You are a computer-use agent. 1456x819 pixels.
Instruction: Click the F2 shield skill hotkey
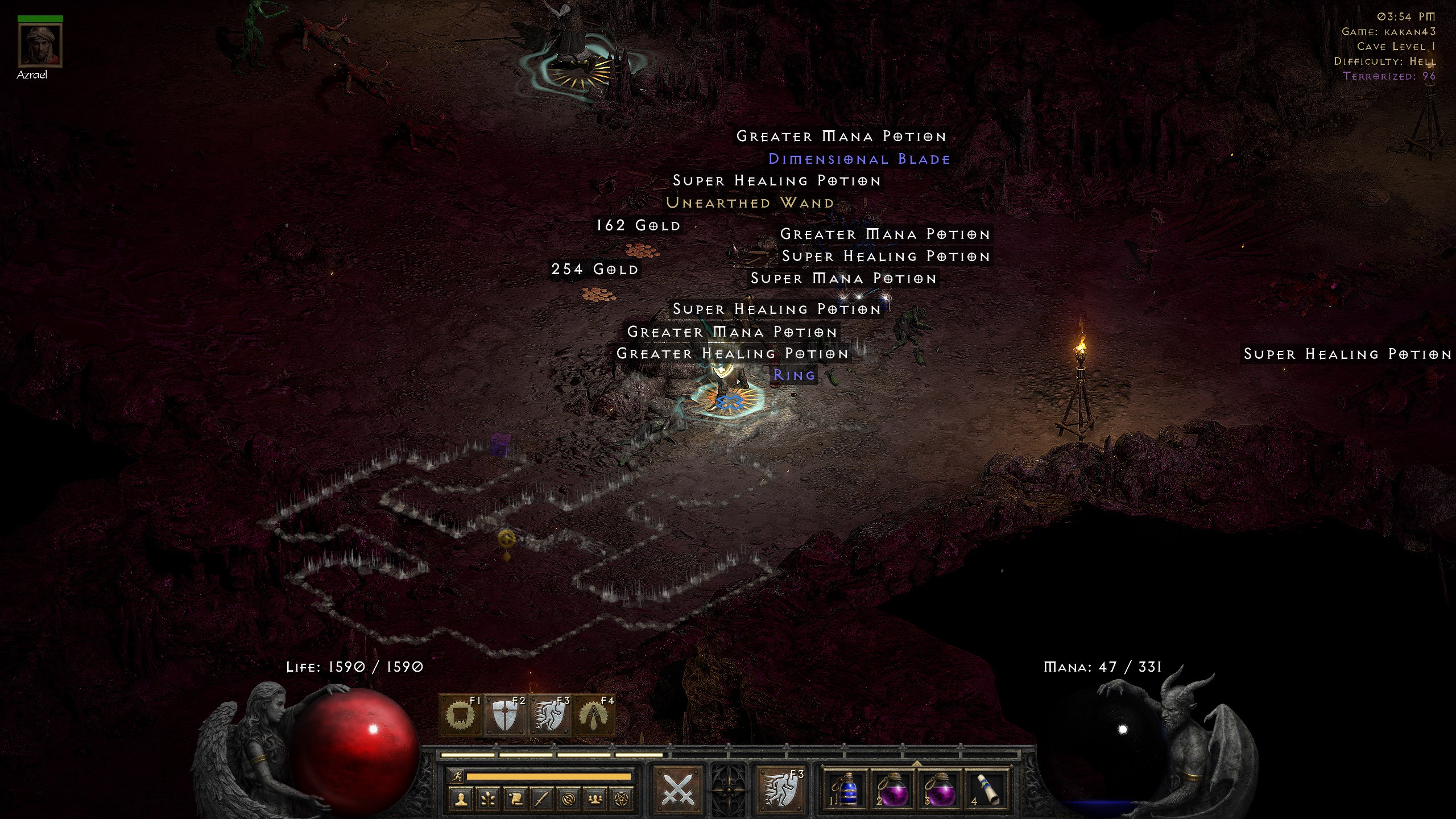click(x=505, y=715)
